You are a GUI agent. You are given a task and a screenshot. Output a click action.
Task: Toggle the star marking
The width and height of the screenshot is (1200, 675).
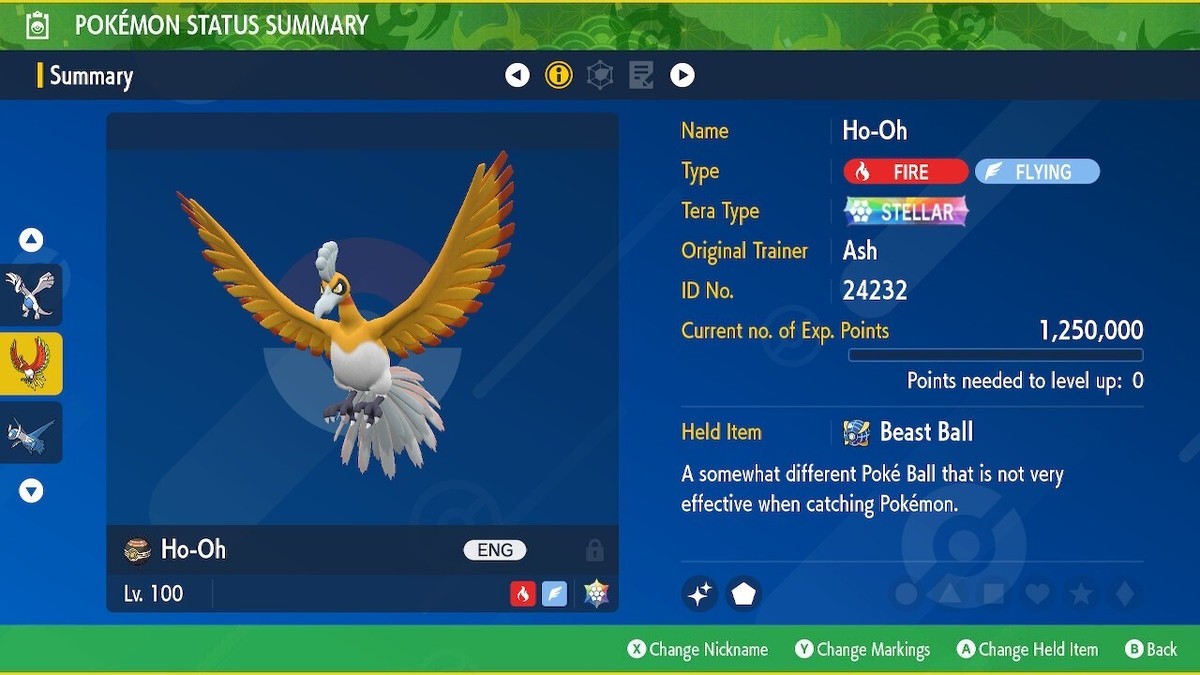click(x=1081, y=594)
